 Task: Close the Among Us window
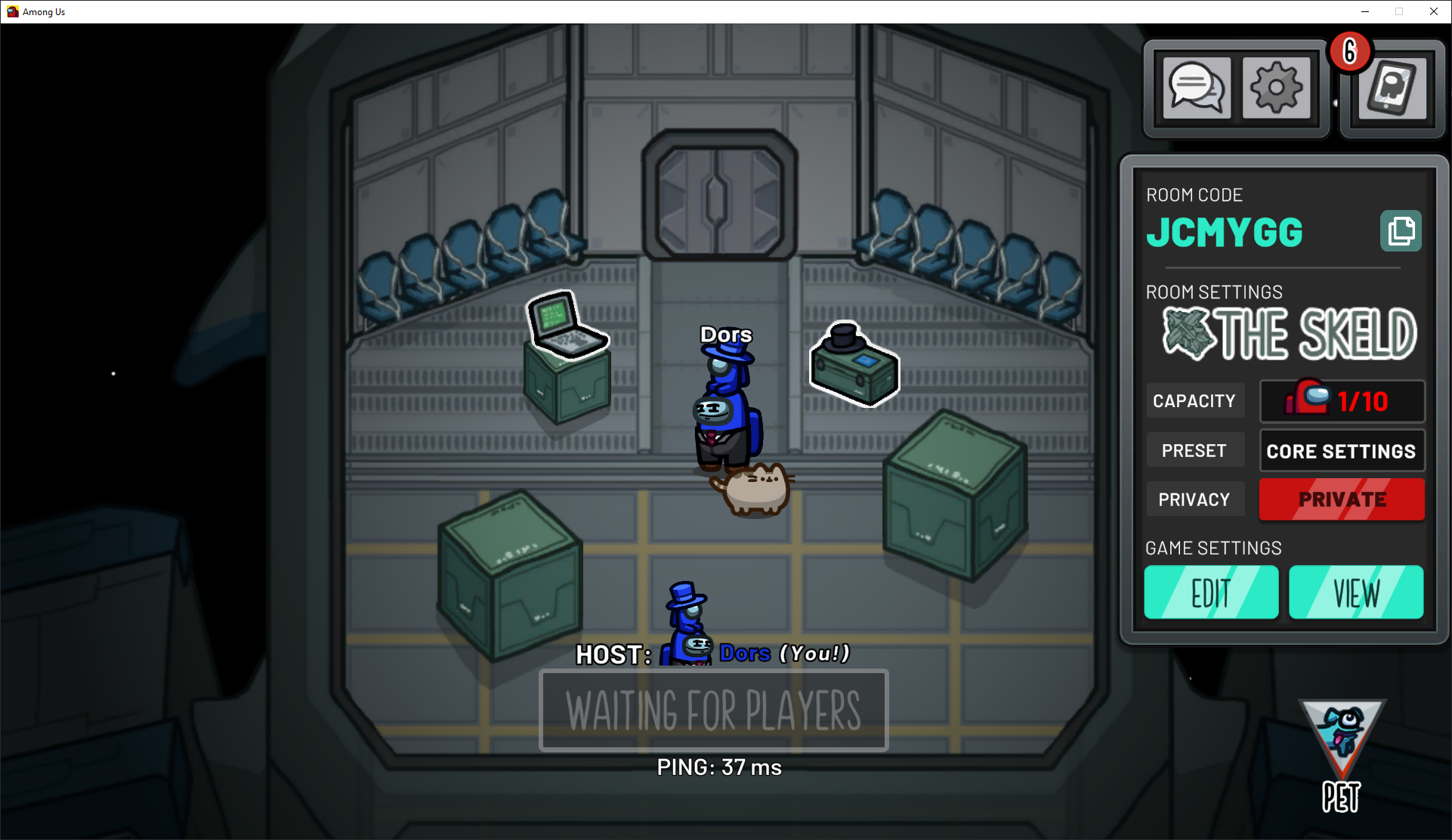(1433, 11)
